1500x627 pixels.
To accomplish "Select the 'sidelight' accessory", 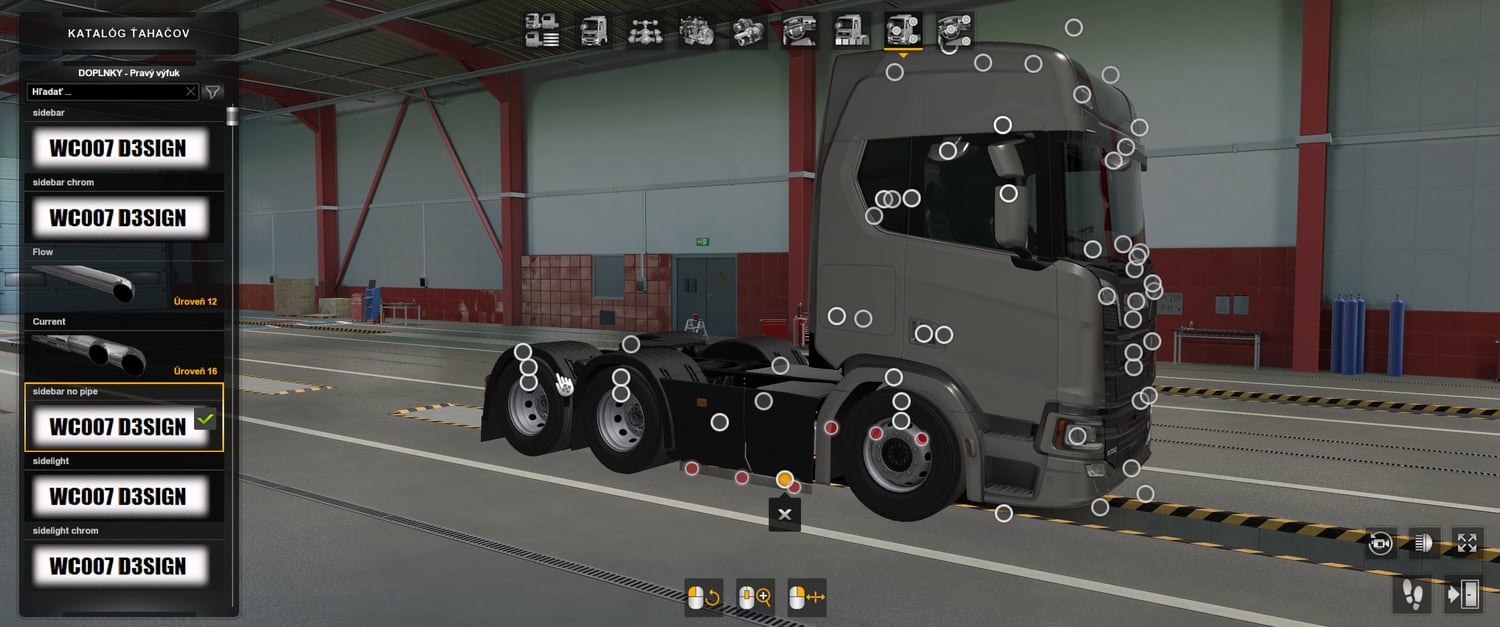I will click(x=118, y=496).
